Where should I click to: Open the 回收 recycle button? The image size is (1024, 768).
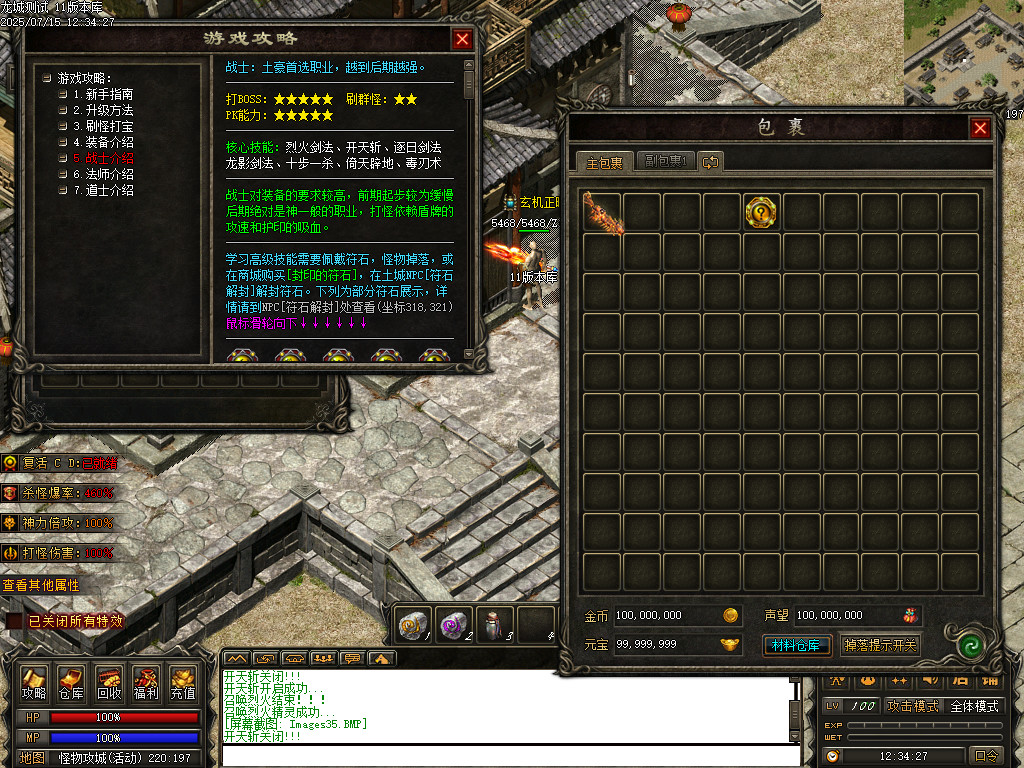point(108,682)
